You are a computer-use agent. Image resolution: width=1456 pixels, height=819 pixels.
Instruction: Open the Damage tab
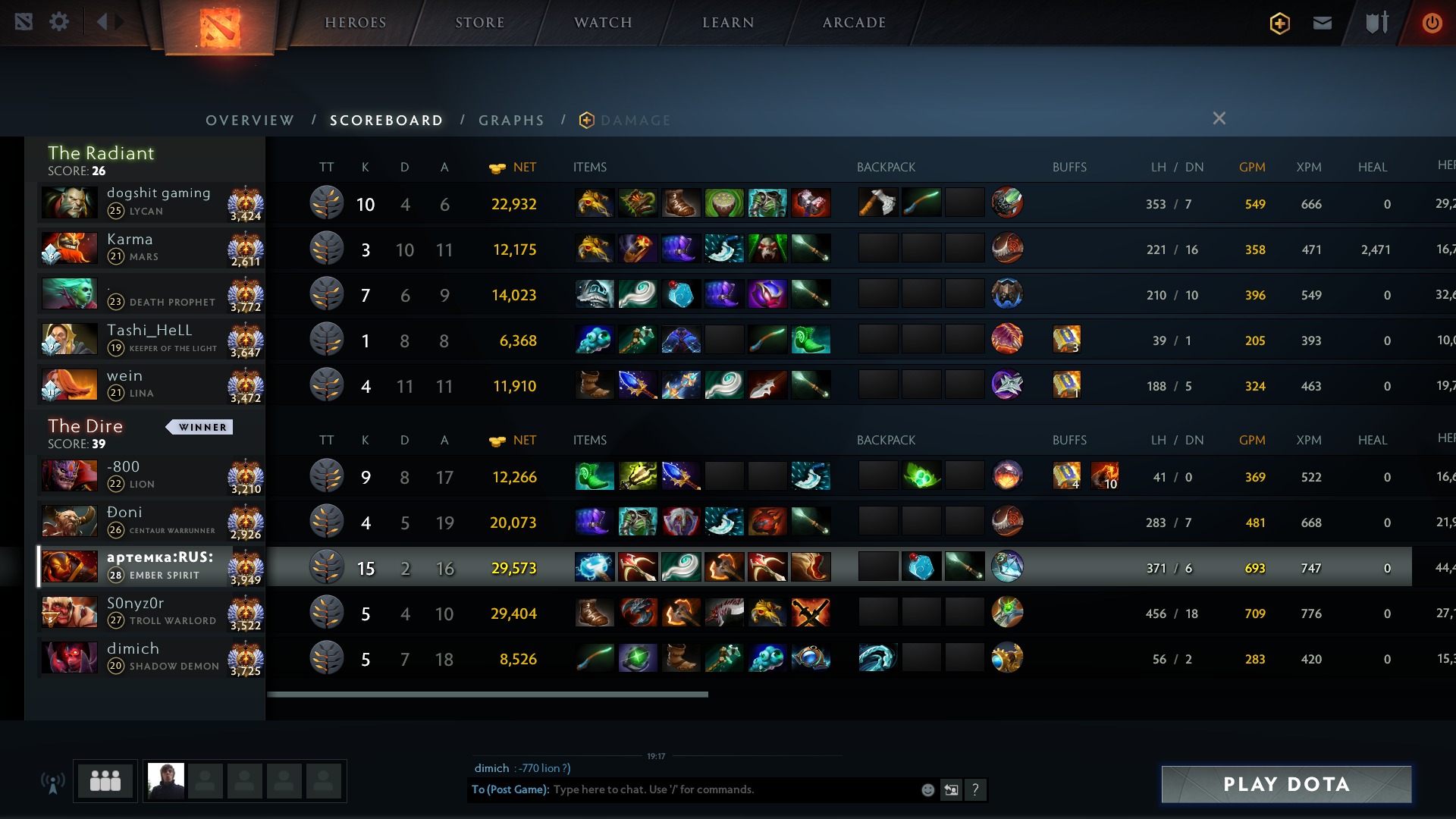(x=635, y=121)
